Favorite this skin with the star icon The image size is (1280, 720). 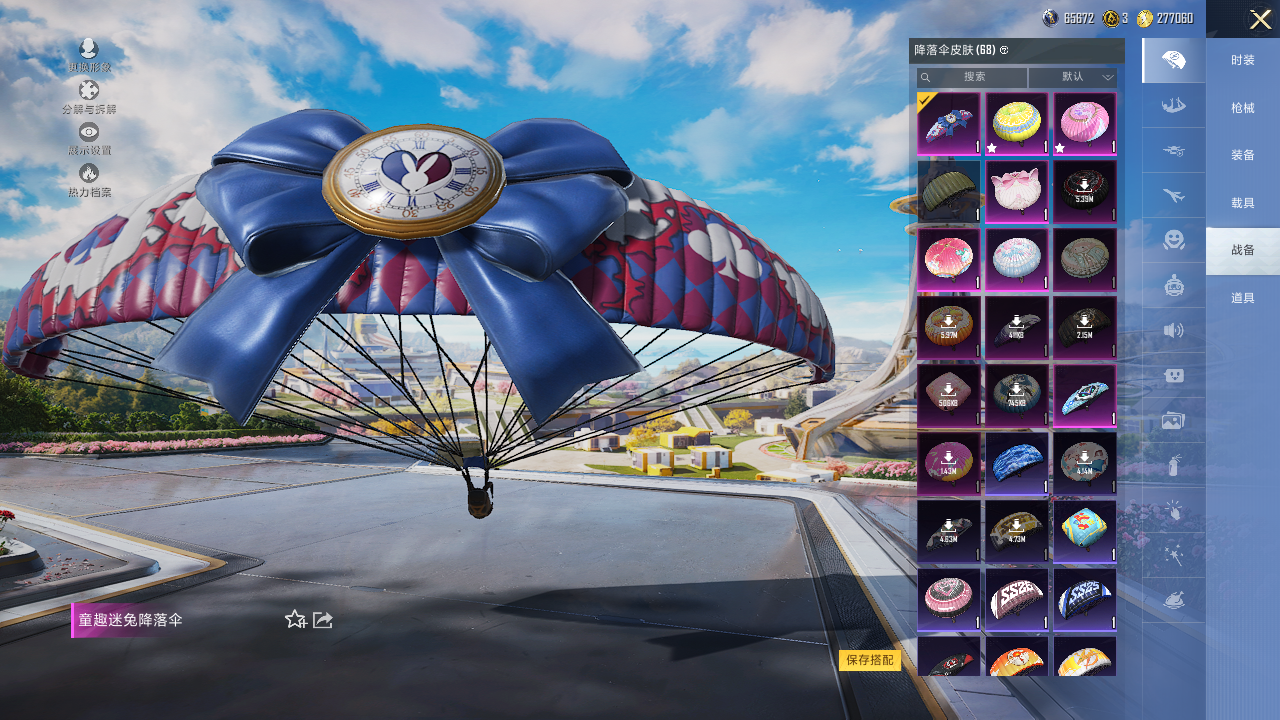point(295,620)
